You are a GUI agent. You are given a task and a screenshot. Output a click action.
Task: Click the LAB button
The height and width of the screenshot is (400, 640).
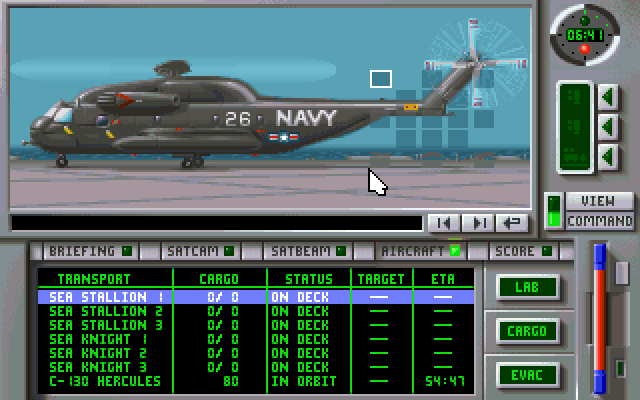click(x=527, y=287)
